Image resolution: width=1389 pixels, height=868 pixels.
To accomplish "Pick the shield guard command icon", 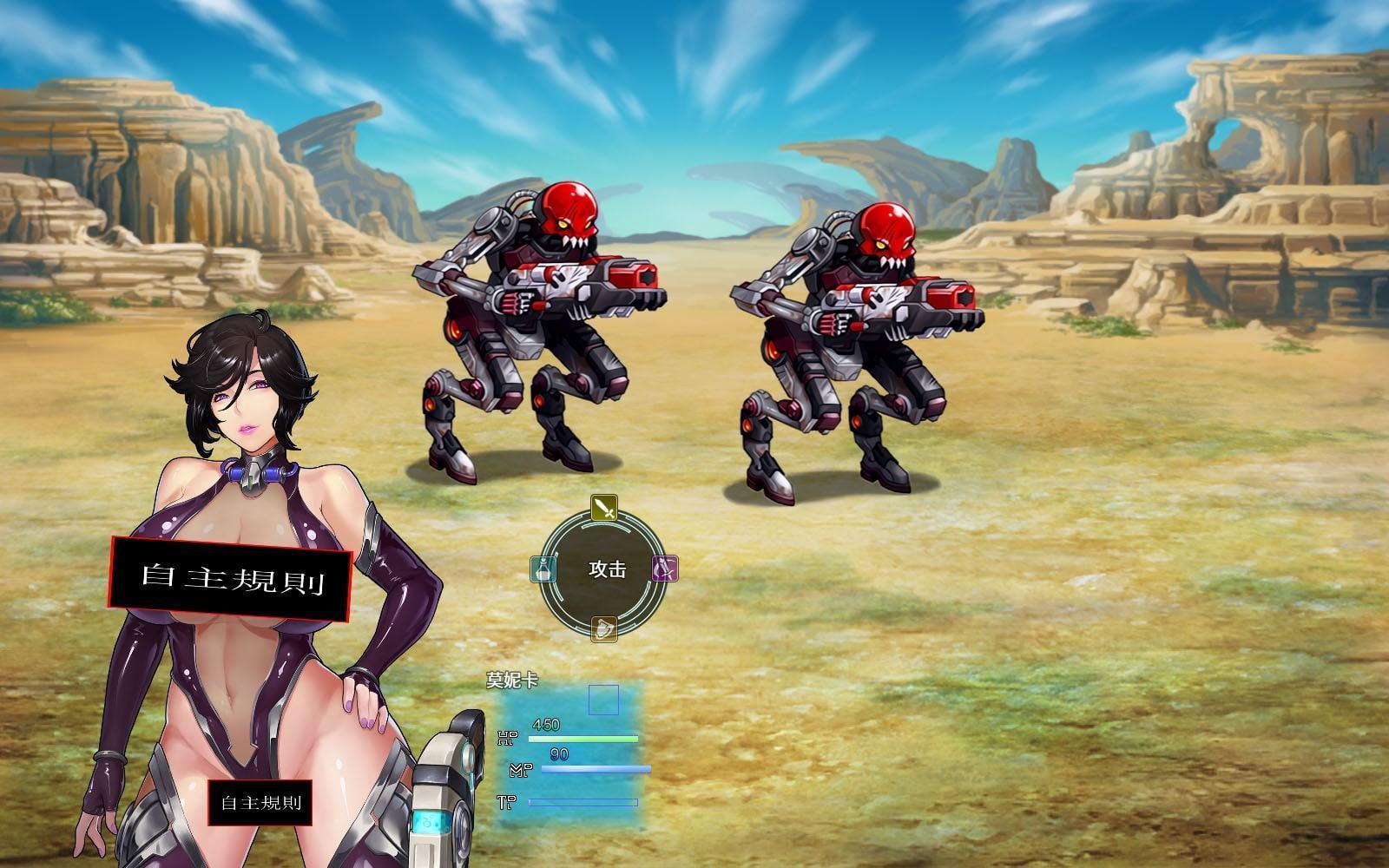I will tap(604, 629).
